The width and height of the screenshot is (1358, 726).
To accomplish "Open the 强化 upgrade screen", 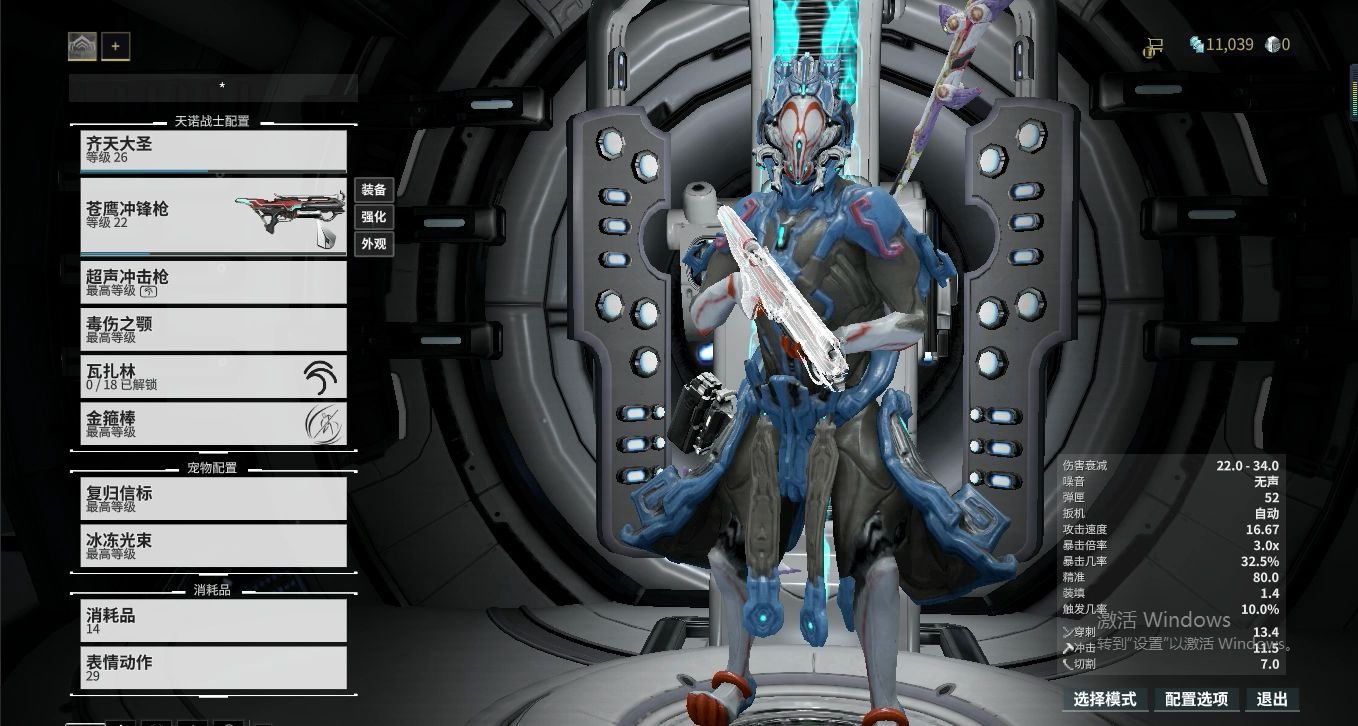I will click(x=373, y=217).
